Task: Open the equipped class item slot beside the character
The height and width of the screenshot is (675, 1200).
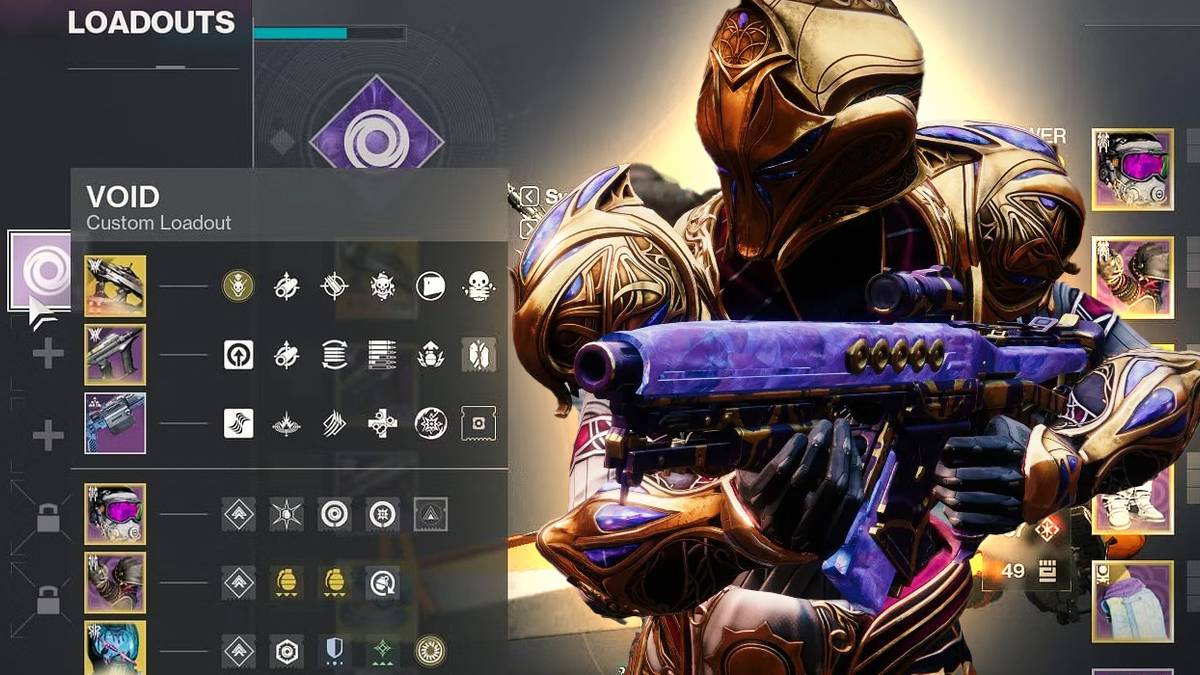Action: point(1132,601)
